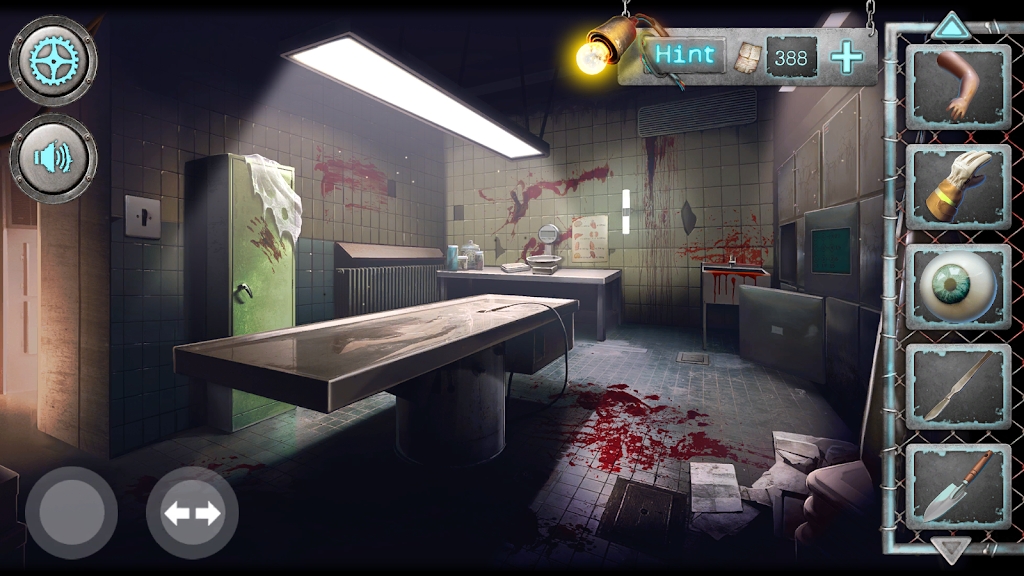Tap the double-arrow turn-around button
This screenshot has width=1024, height=576.
click(x=192, y=514)
